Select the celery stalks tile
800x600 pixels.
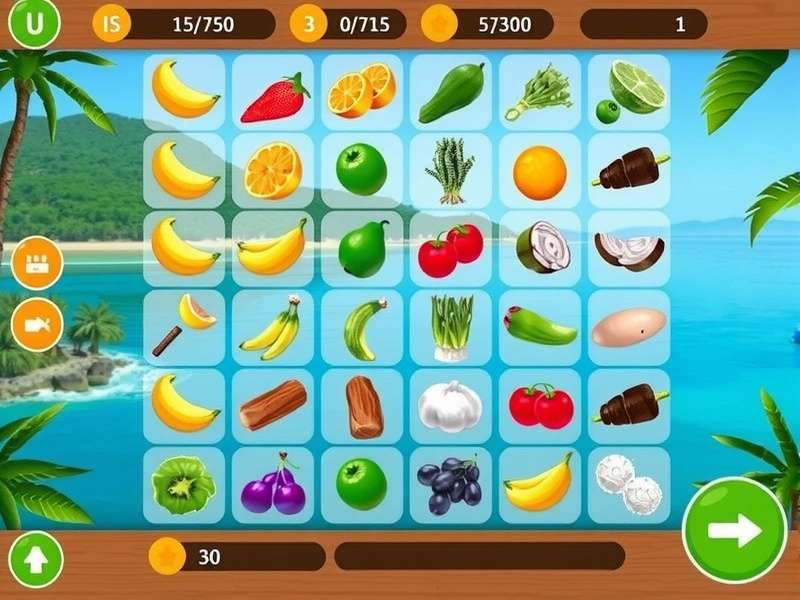click(x=450, y=326)
